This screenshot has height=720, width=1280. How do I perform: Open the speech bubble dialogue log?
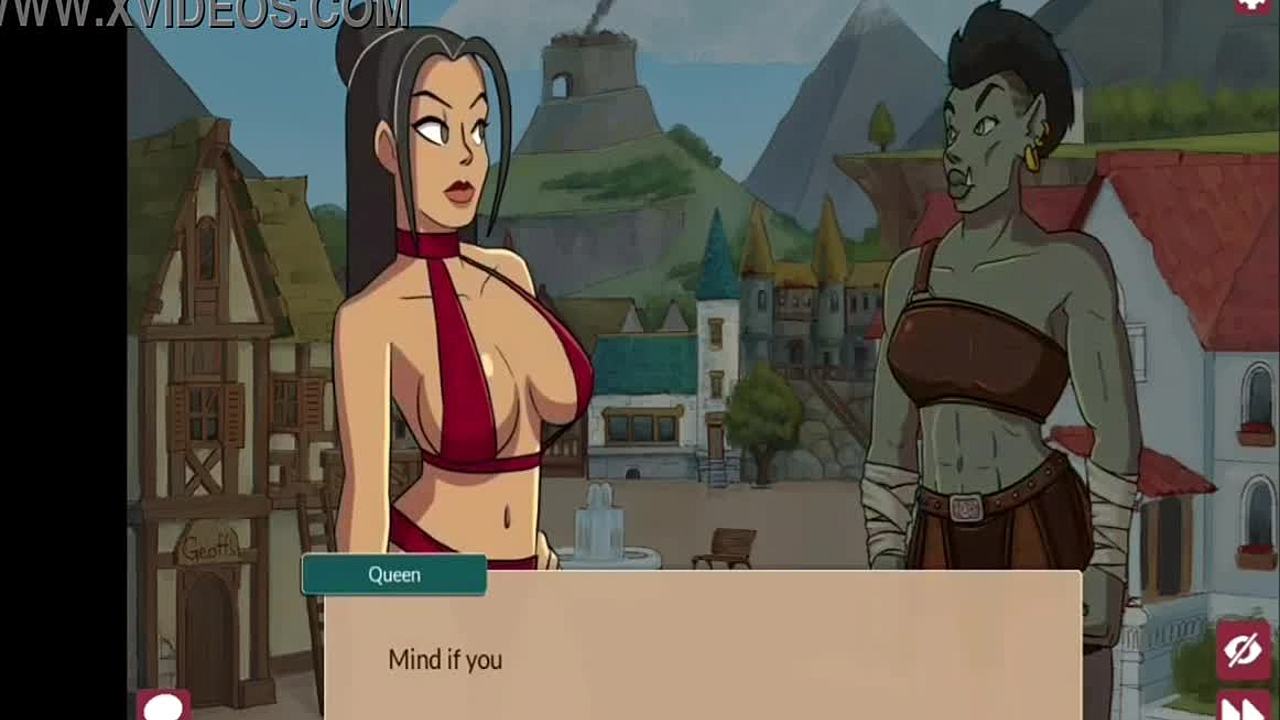(x=163, y=706)
